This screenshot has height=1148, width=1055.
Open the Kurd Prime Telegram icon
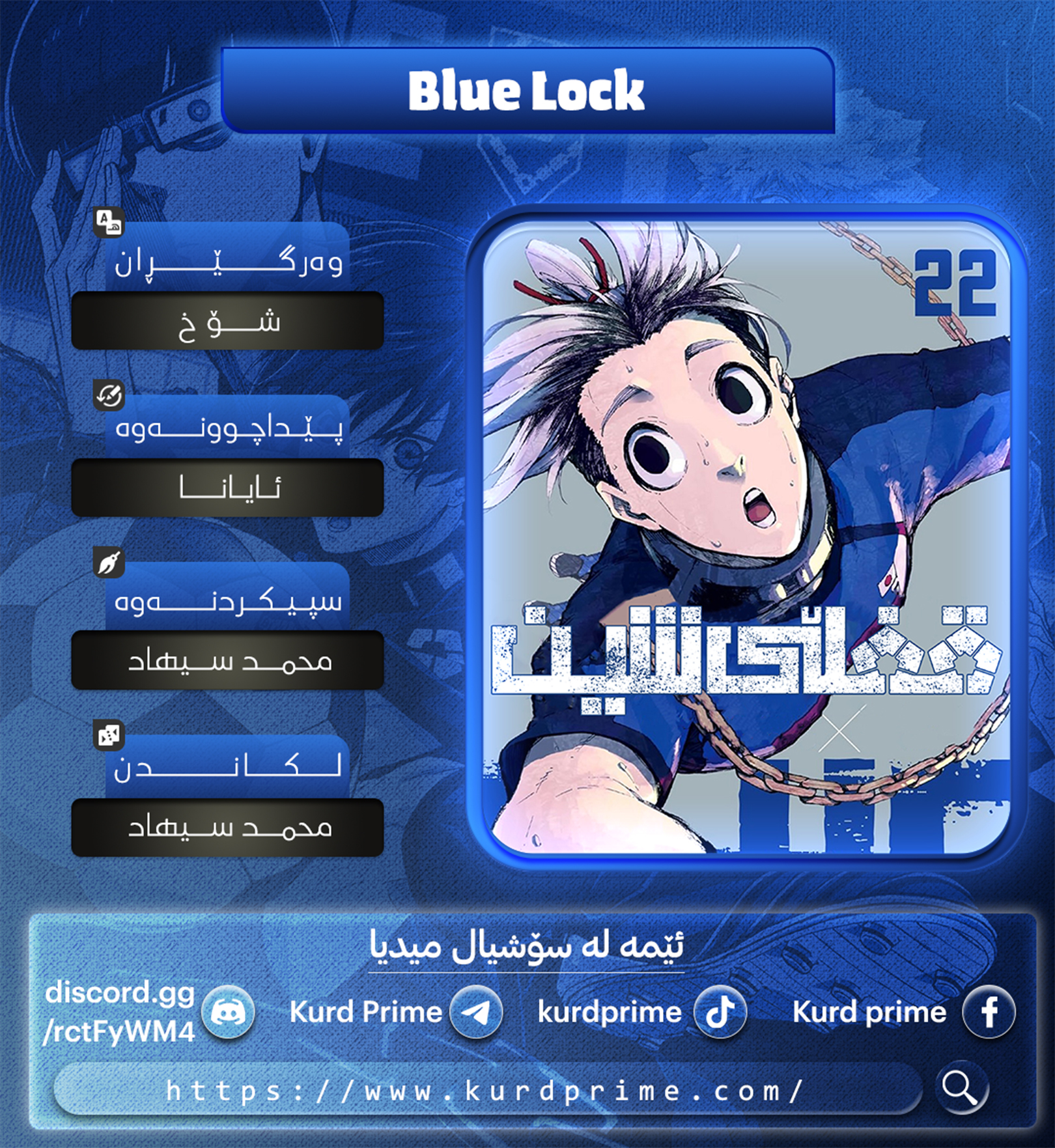[476, 1013]
